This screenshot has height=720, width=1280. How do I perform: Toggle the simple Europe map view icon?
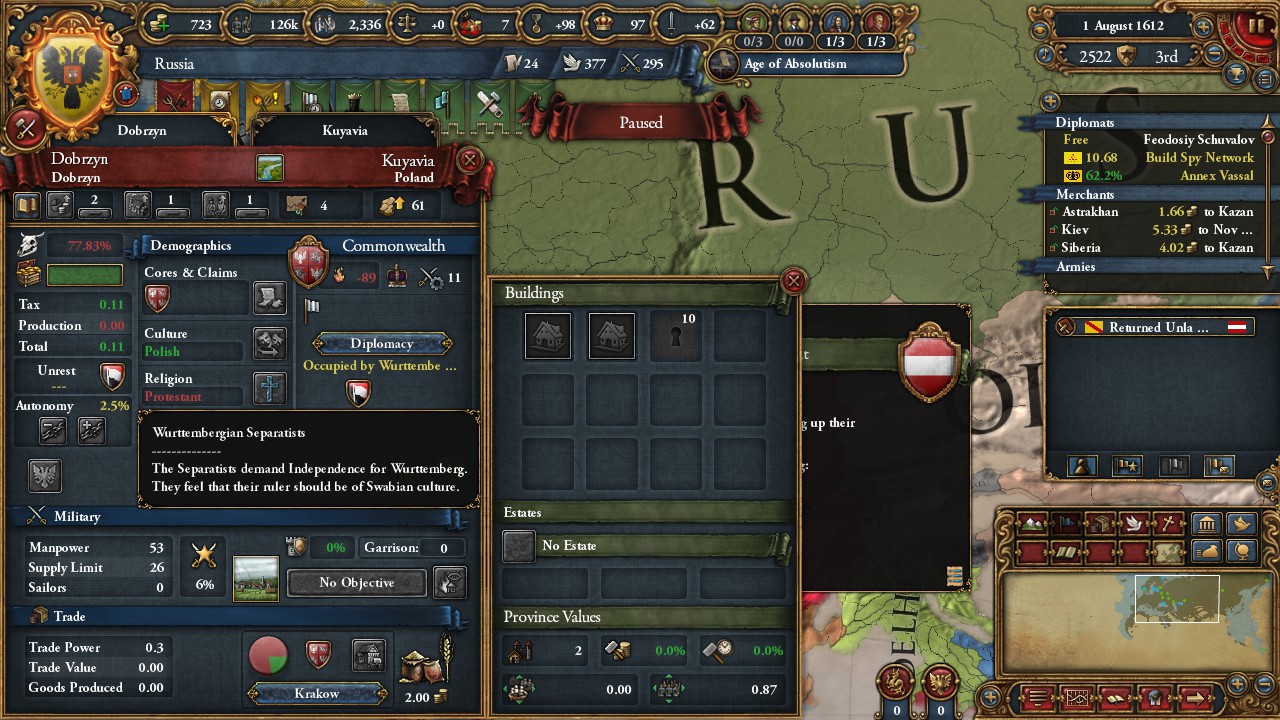[x=1167, y=551]
